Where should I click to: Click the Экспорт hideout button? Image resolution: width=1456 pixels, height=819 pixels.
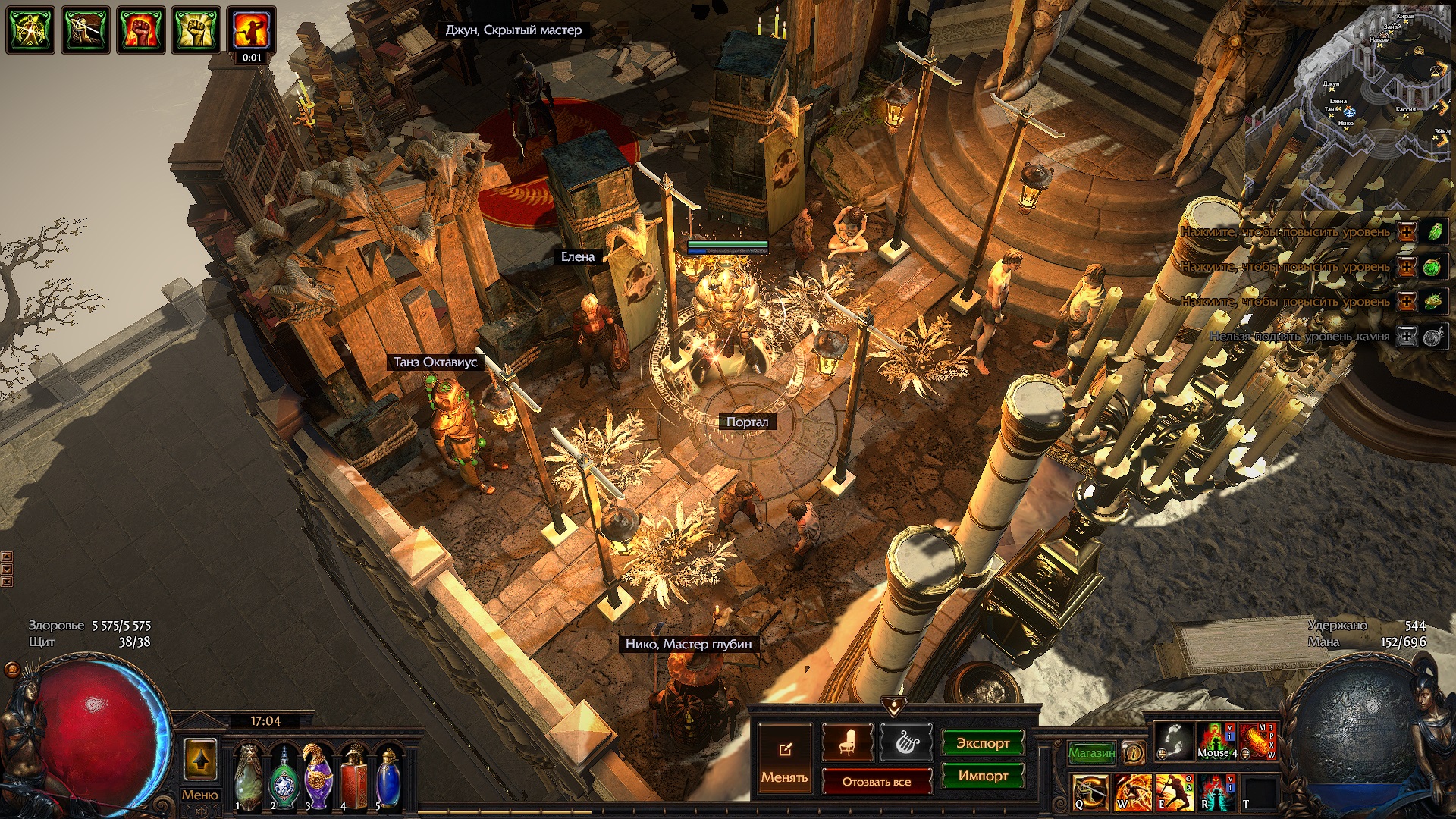(x=982, y=743)
